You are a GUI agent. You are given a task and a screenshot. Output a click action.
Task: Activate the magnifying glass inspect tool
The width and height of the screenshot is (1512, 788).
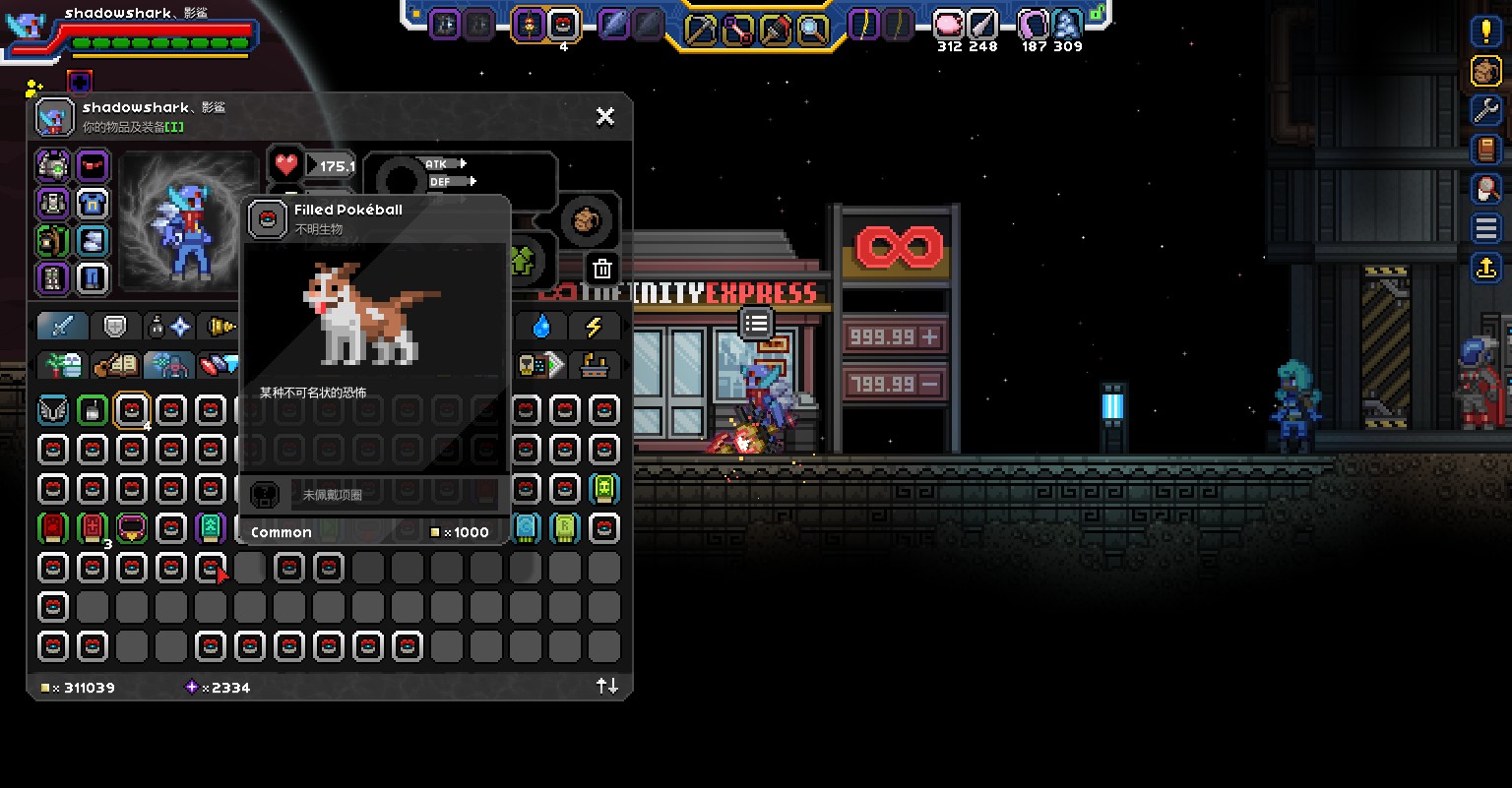(812, 29)
